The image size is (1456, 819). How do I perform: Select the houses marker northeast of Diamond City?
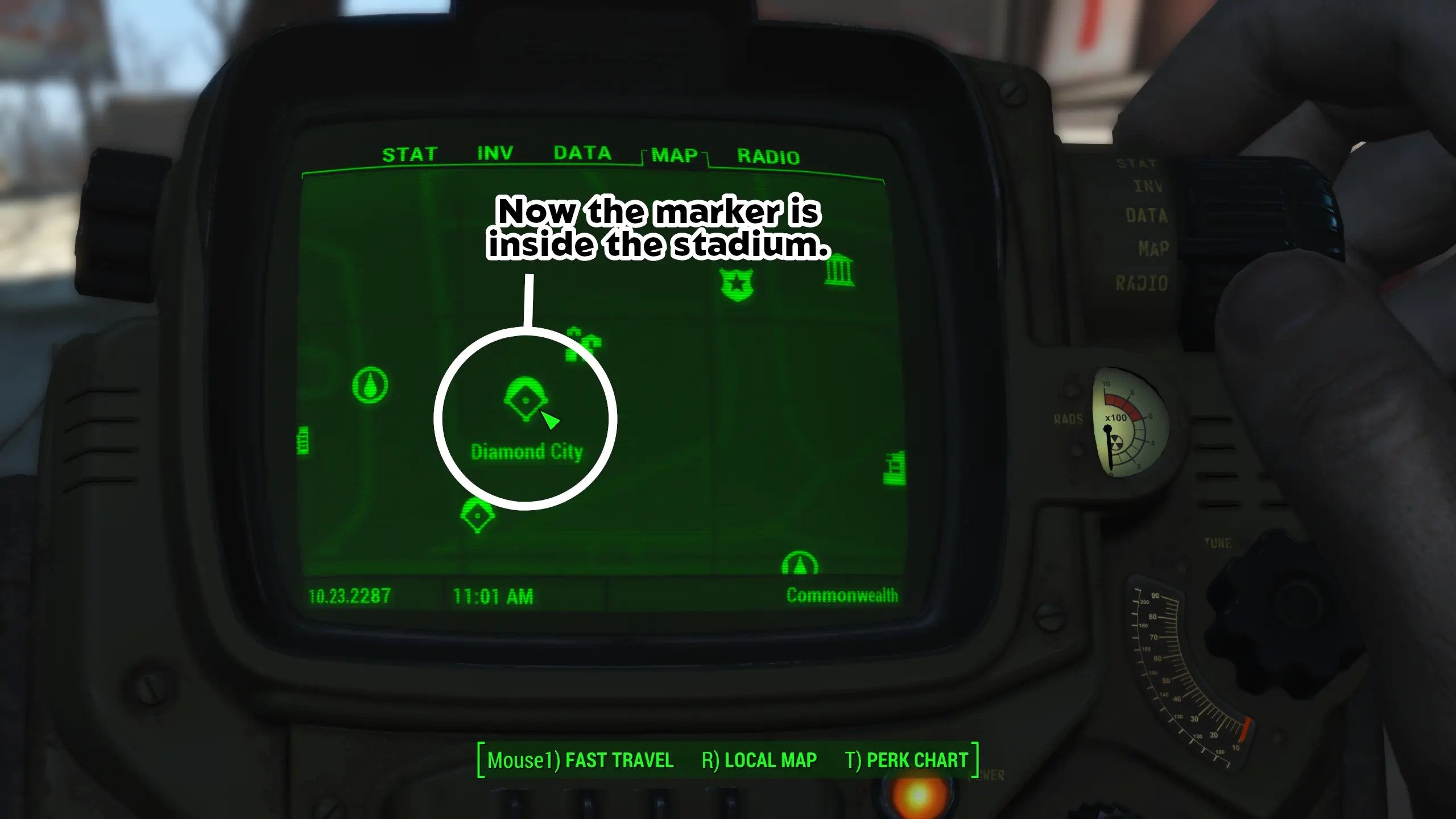583,344
